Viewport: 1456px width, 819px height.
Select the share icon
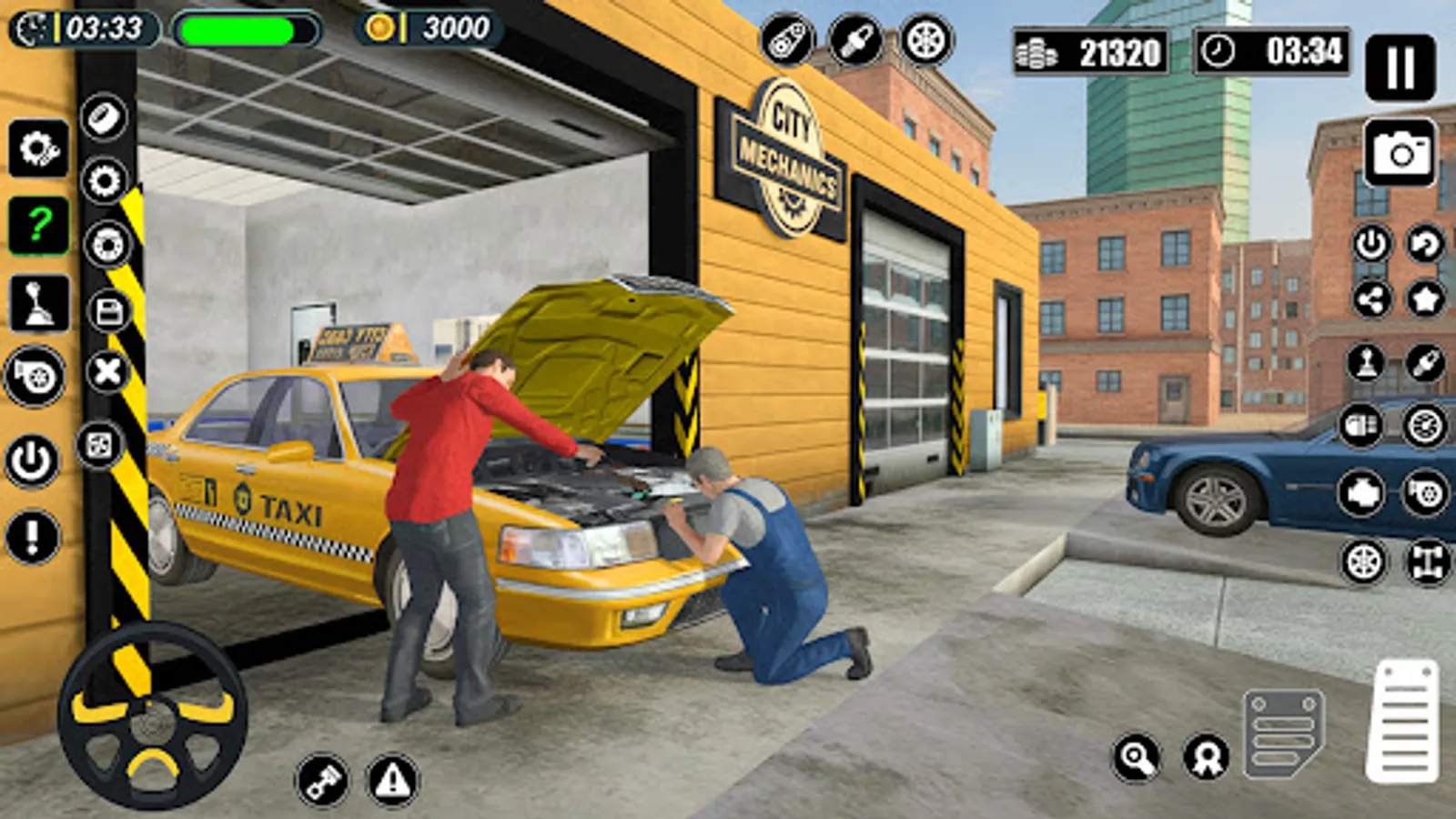click(x=1373, y=297)
